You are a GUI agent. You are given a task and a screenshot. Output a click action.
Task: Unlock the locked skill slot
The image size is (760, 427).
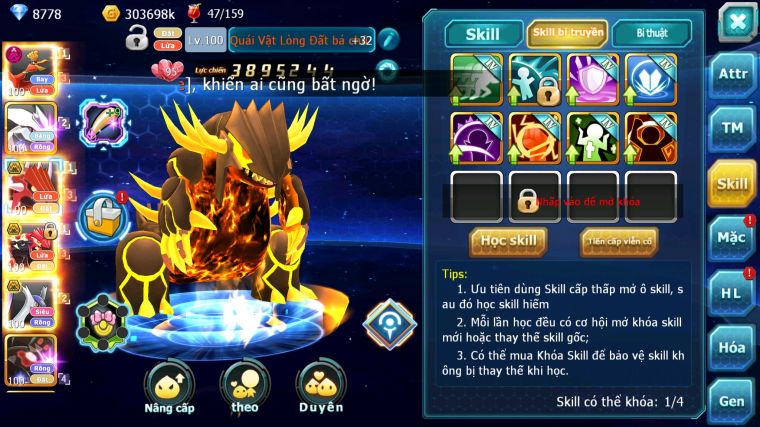click(534, 197)
